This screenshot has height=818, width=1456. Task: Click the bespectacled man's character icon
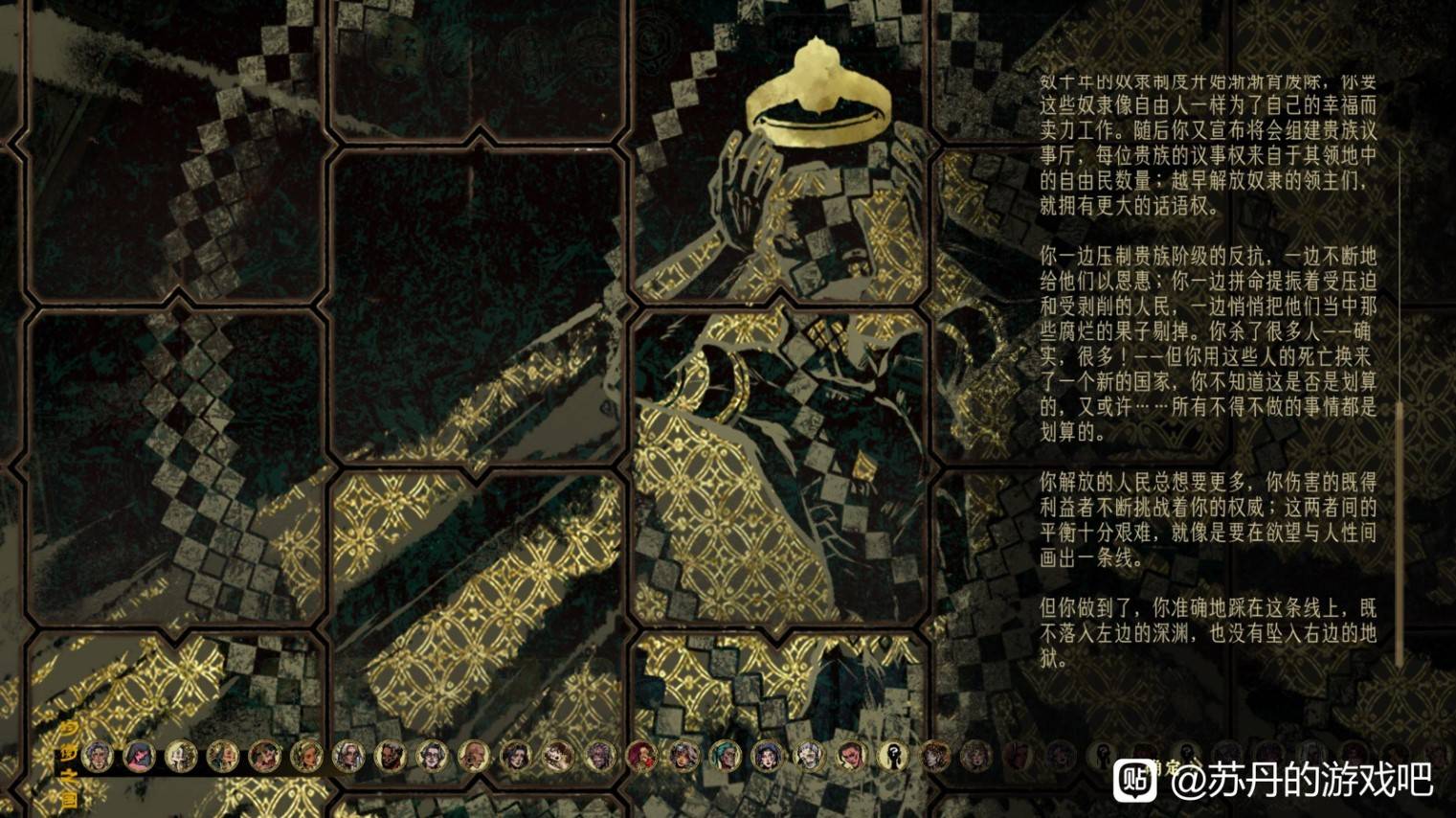[431, 757]
